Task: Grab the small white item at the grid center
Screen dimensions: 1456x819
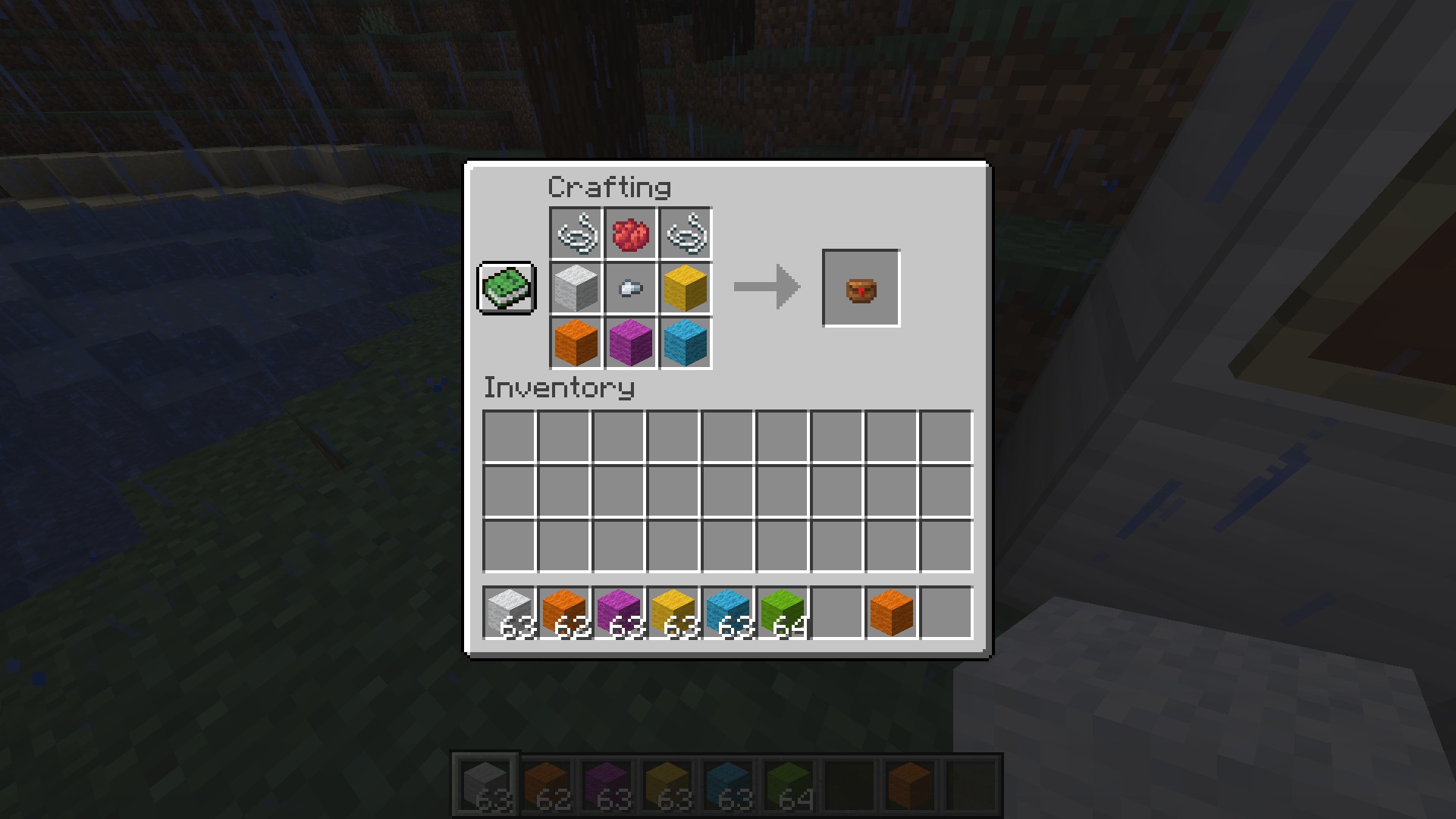Action: tap(630, 289)
